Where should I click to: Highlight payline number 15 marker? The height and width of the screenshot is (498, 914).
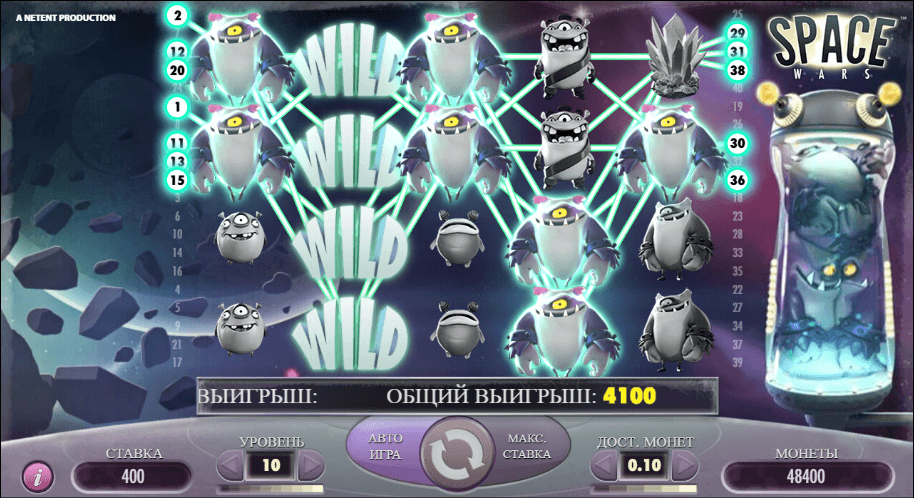[x=178, y=179]
